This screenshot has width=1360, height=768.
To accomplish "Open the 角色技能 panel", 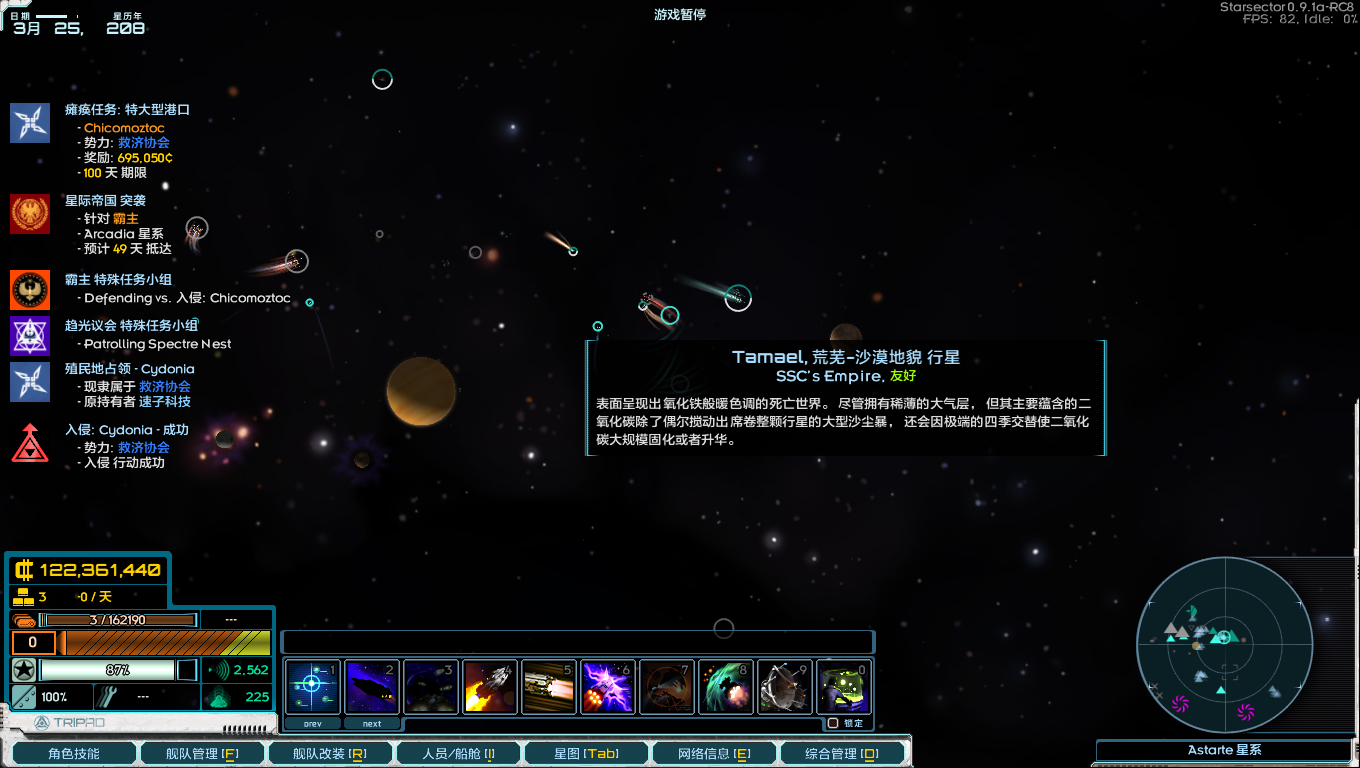I will click(73, 752).
